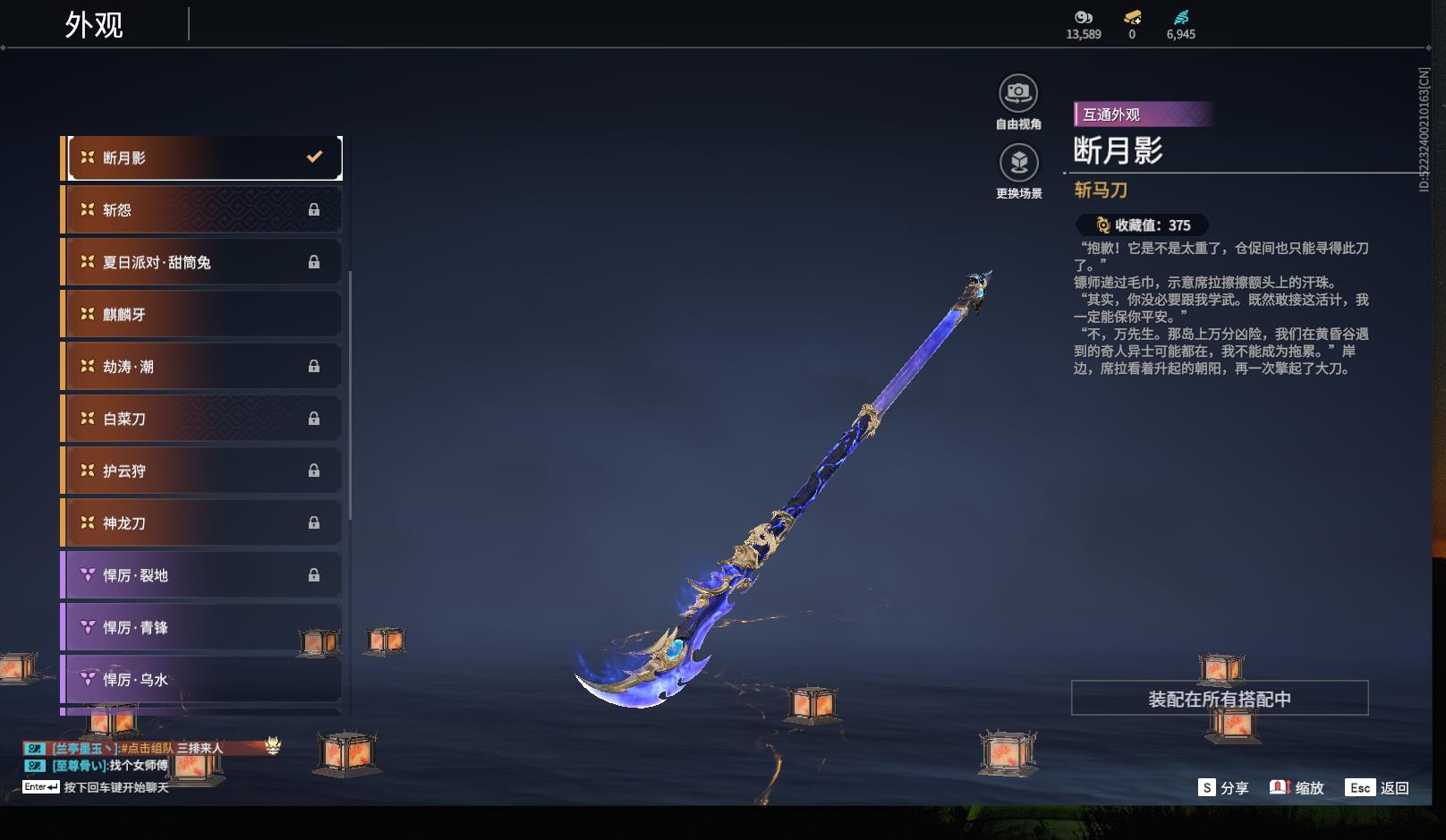Screen dimensions: 1446x840
Task: Select the 劫涛·潮 skin row
Action: [x=204, y=366]
